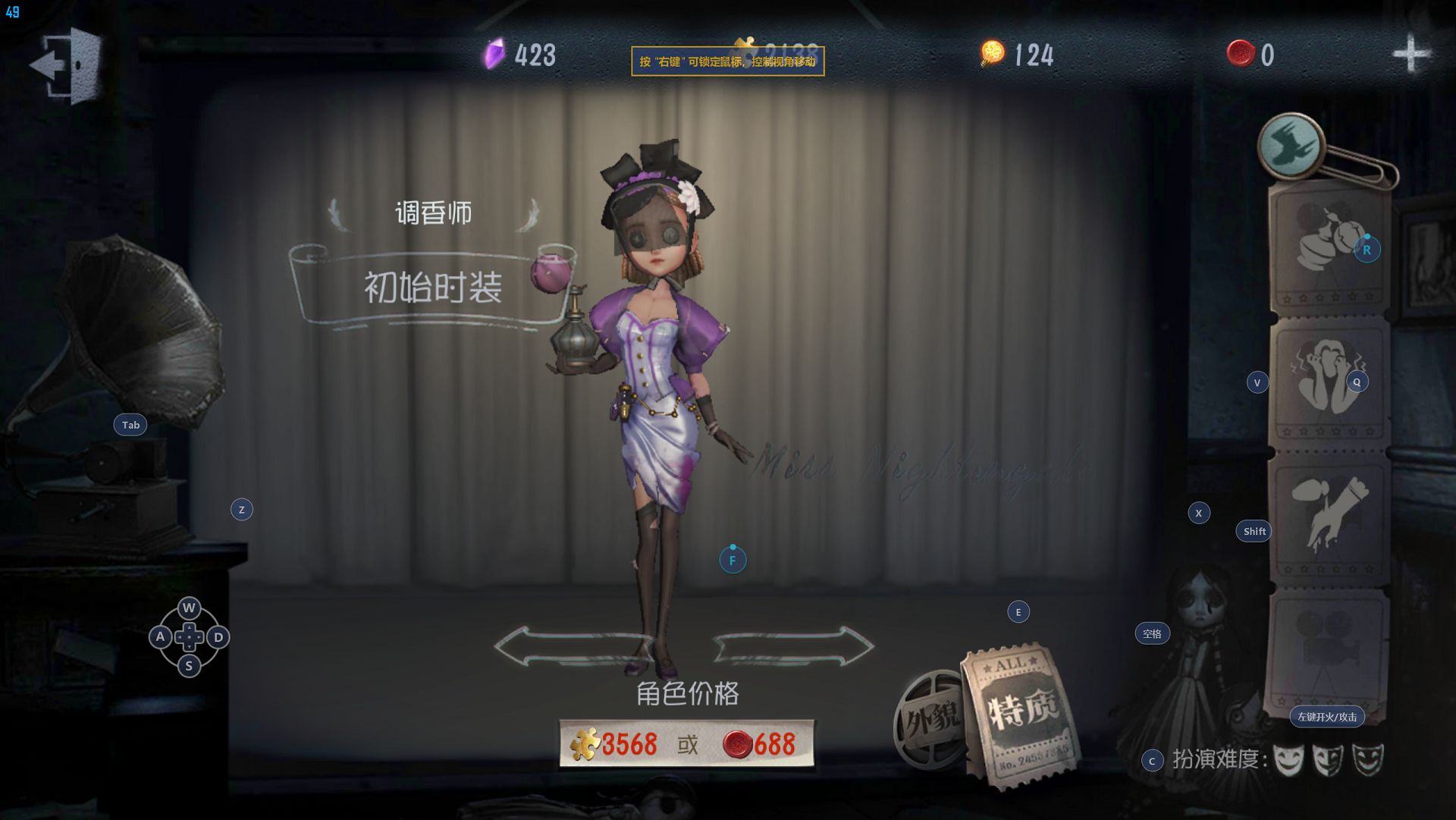This screenshot has height=820, width=1456.
Task: Buy character for 3568 clue pieces
Action: pos(616,744)
